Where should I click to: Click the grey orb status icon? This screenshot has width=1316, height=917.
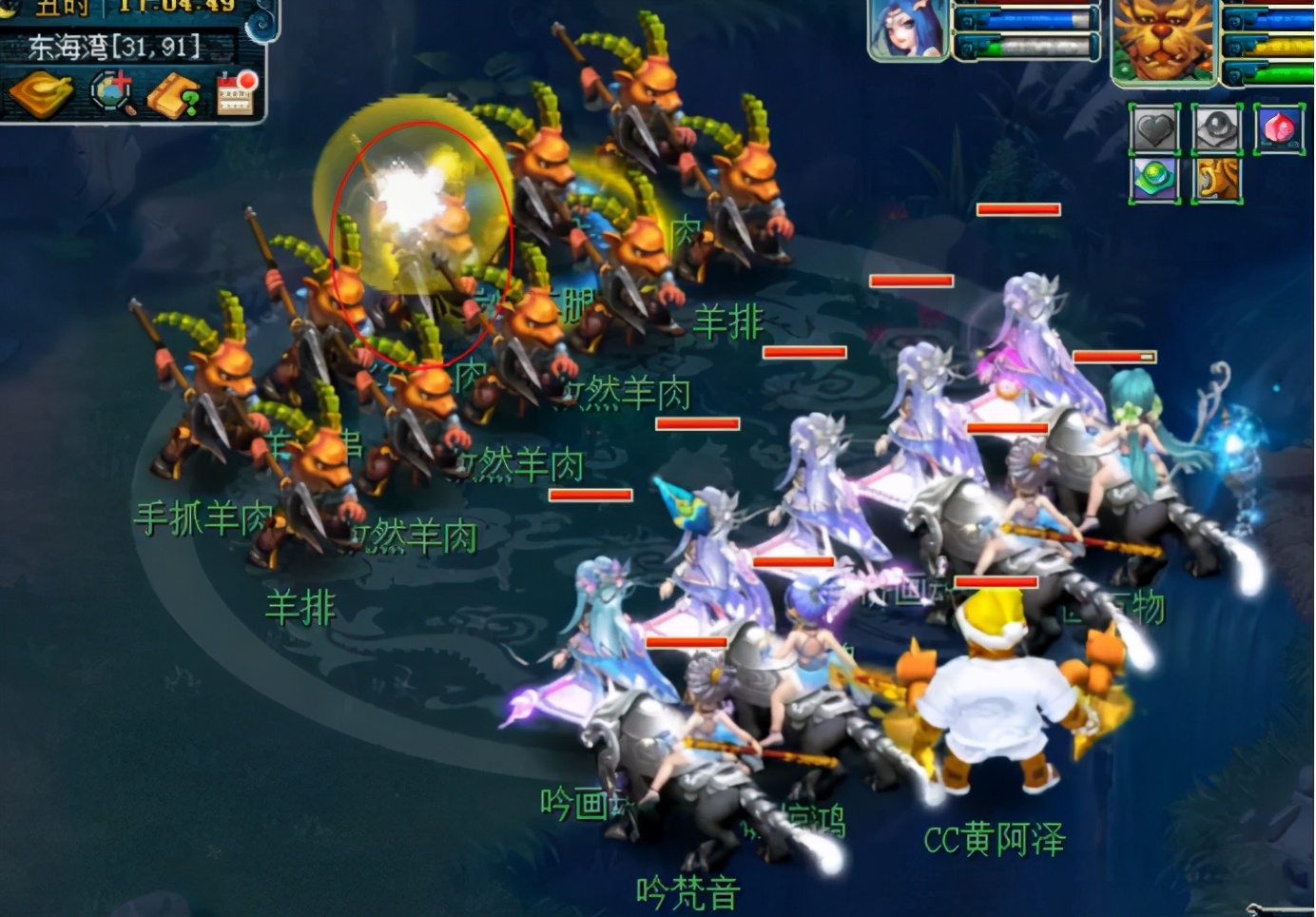[x=1216, y=129]
